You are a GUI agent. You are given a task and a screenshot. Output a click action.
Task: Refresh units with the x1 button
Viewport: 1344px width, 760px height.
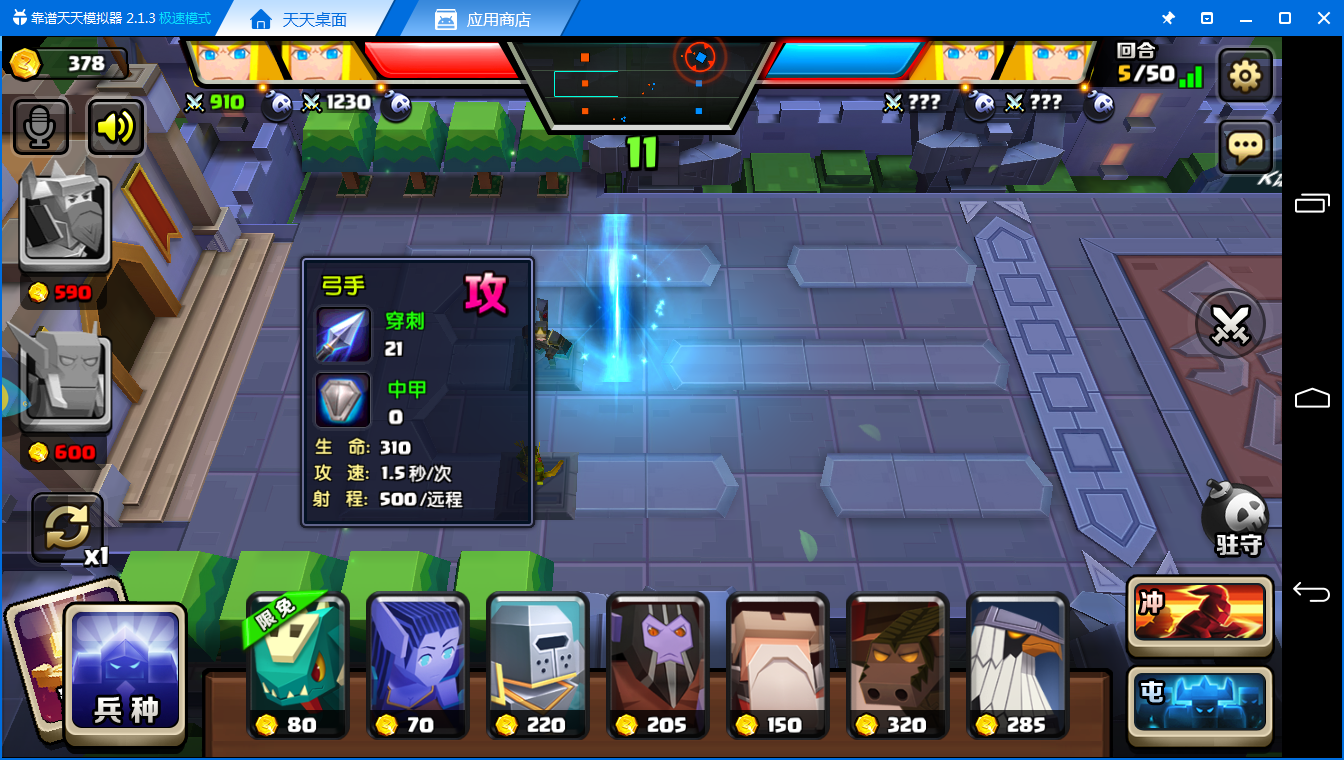pyautogui.click(x=68, y=527)
